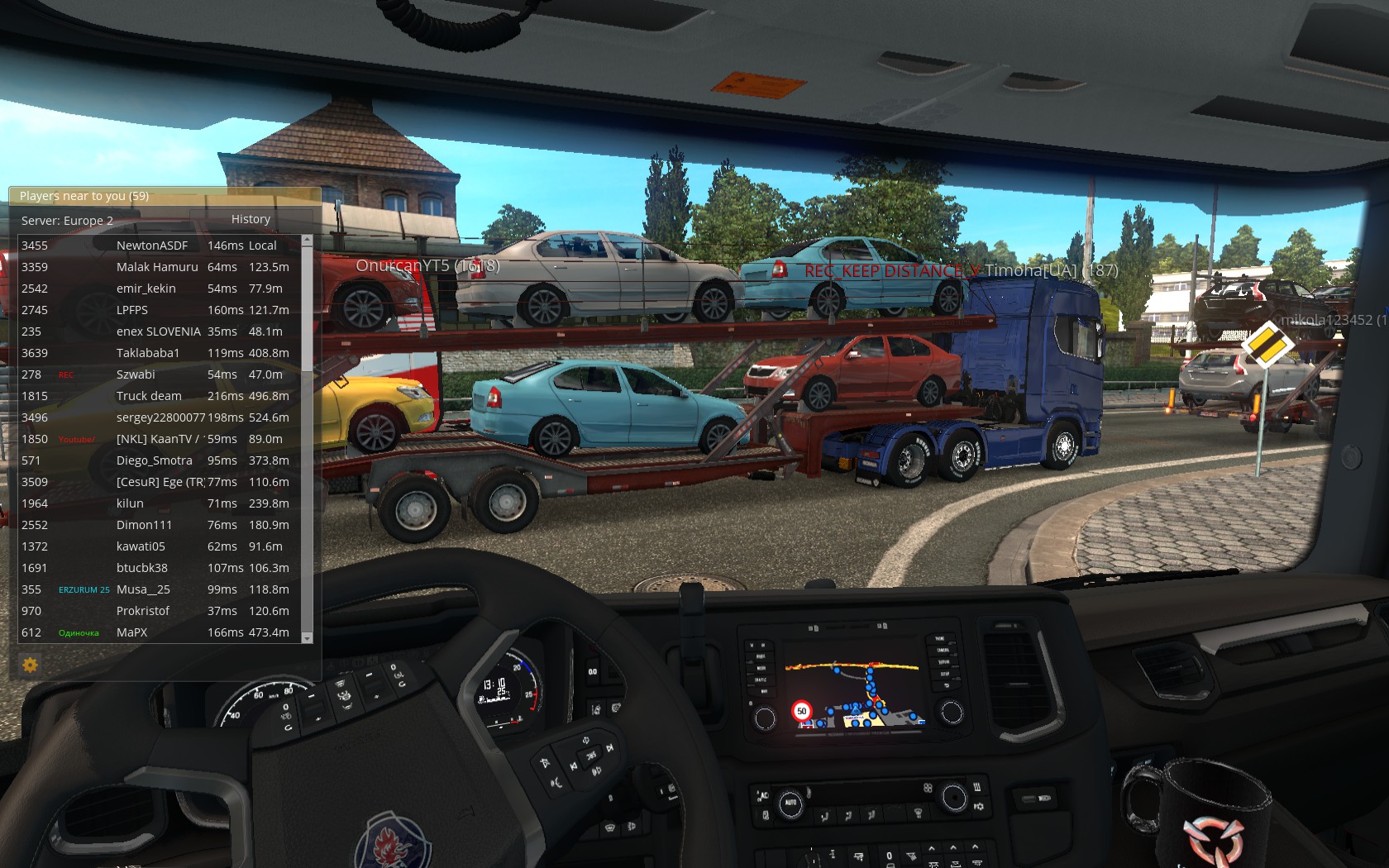1389x868 pixels.
Task: Choose Diego_Smotra in the list
Action: coord(155,460)
